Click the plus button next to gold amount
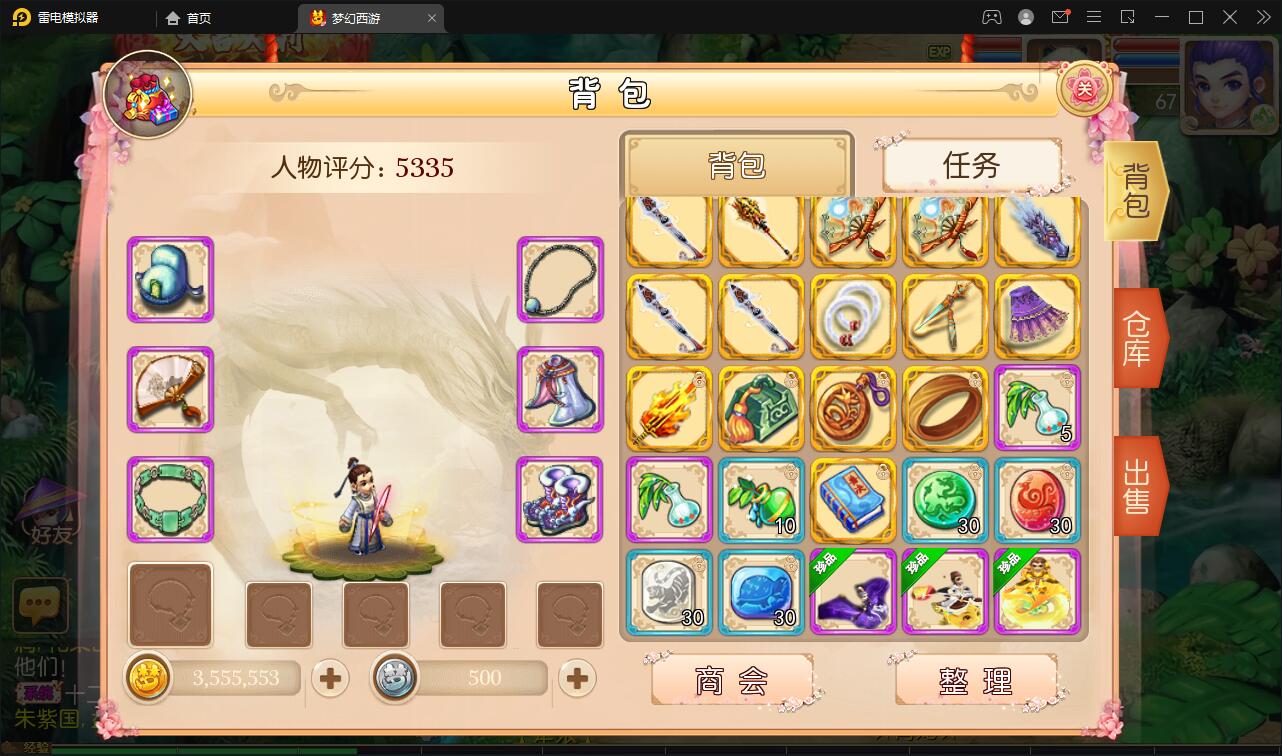The width and height of the screenshot is (1282, 756). 330,678
